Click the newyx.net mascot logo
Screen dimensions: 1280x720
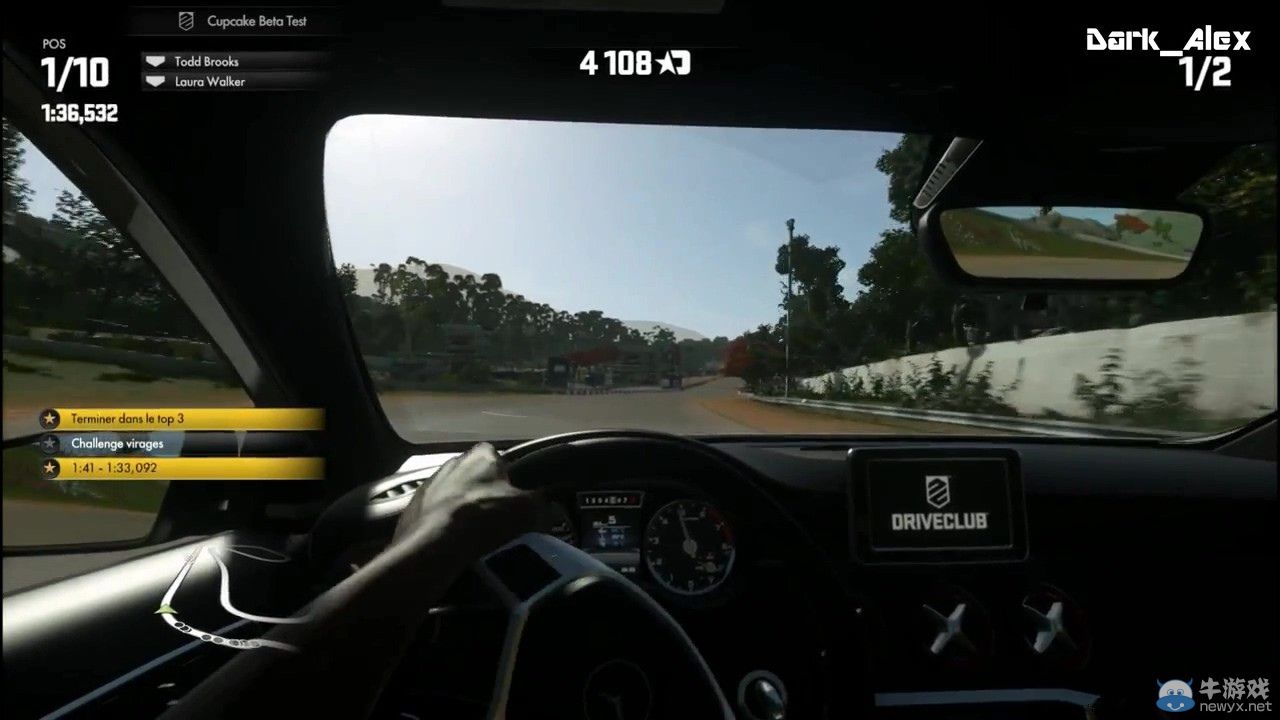coord(1173,690)
